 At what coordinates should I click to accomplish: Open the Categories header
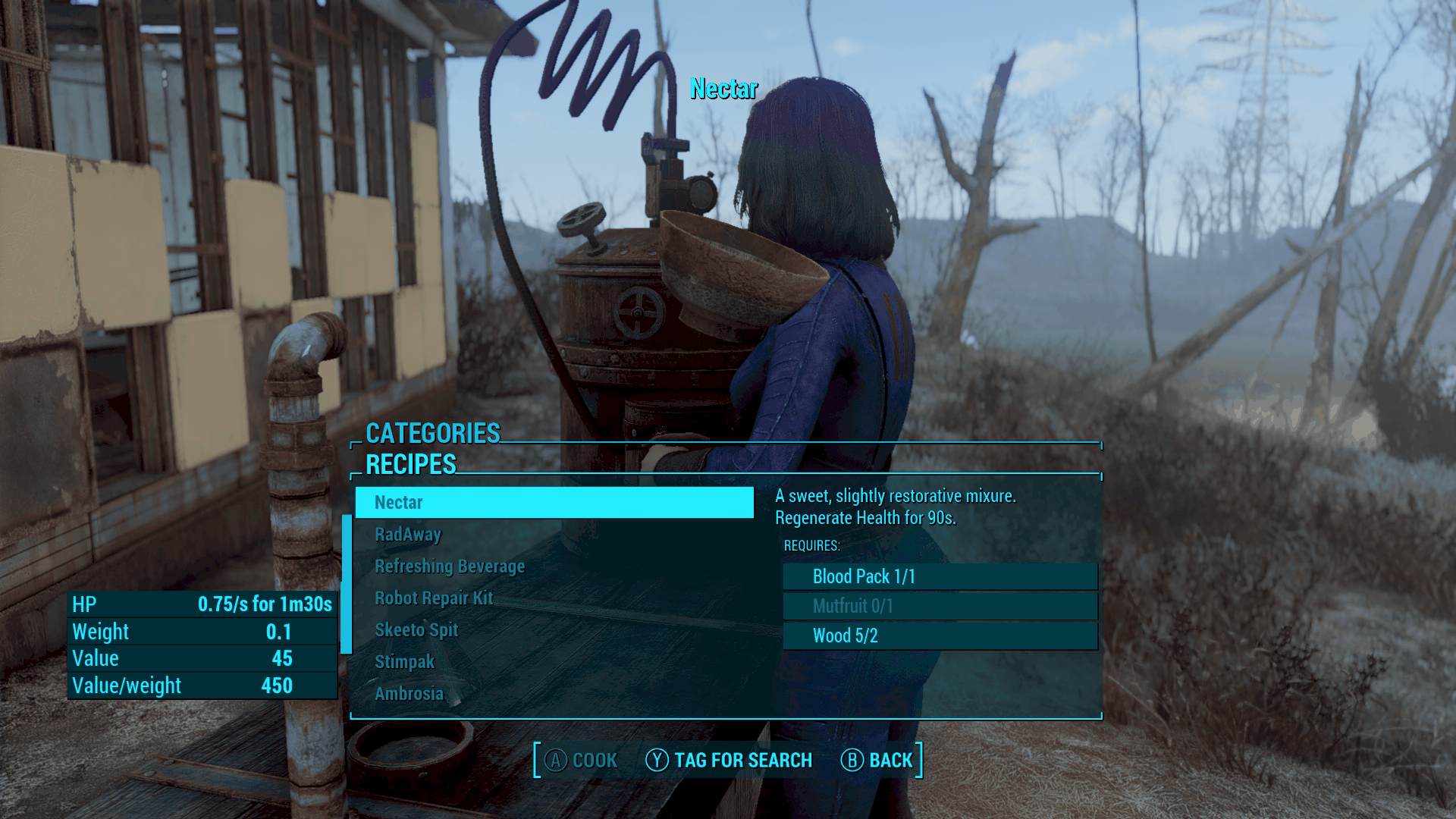click(433, 433)
